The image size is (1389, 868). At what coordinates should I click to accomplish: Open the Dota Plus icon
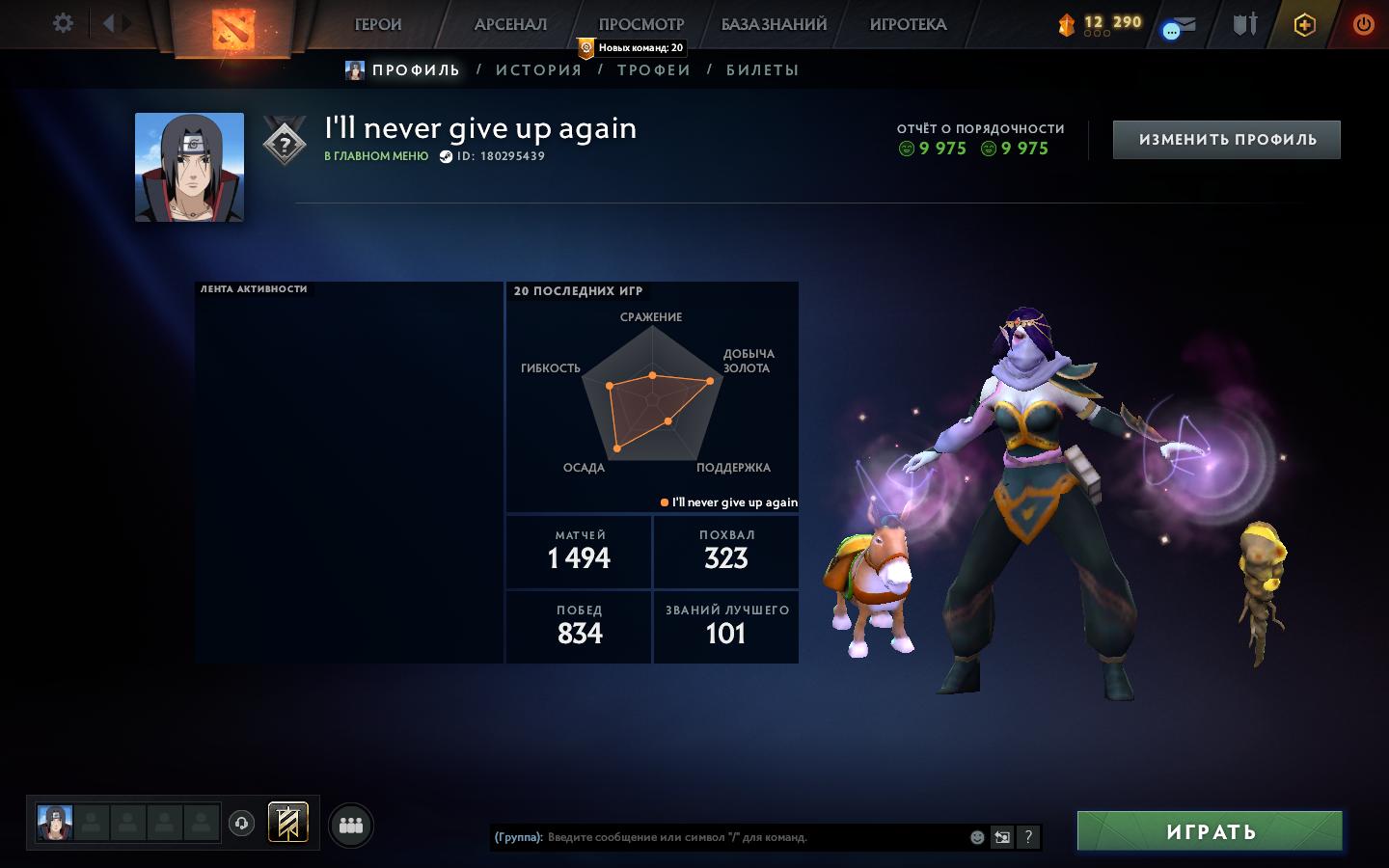(1304, 25)
